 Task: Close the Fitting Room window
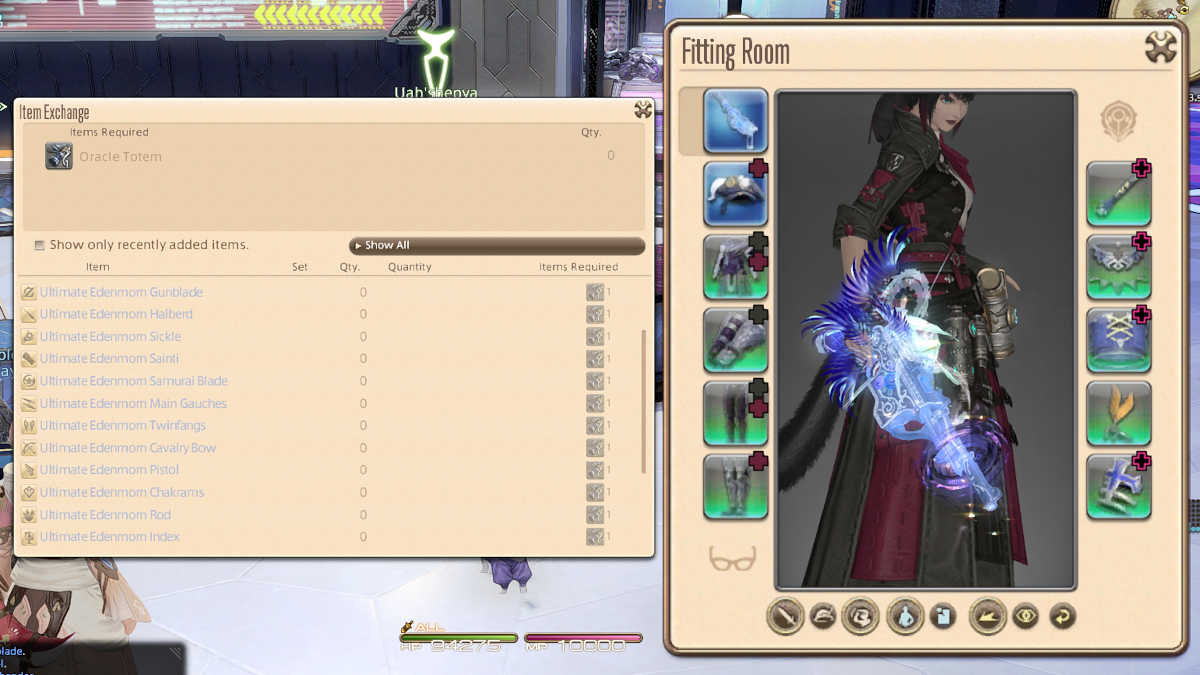[1160, 47]
